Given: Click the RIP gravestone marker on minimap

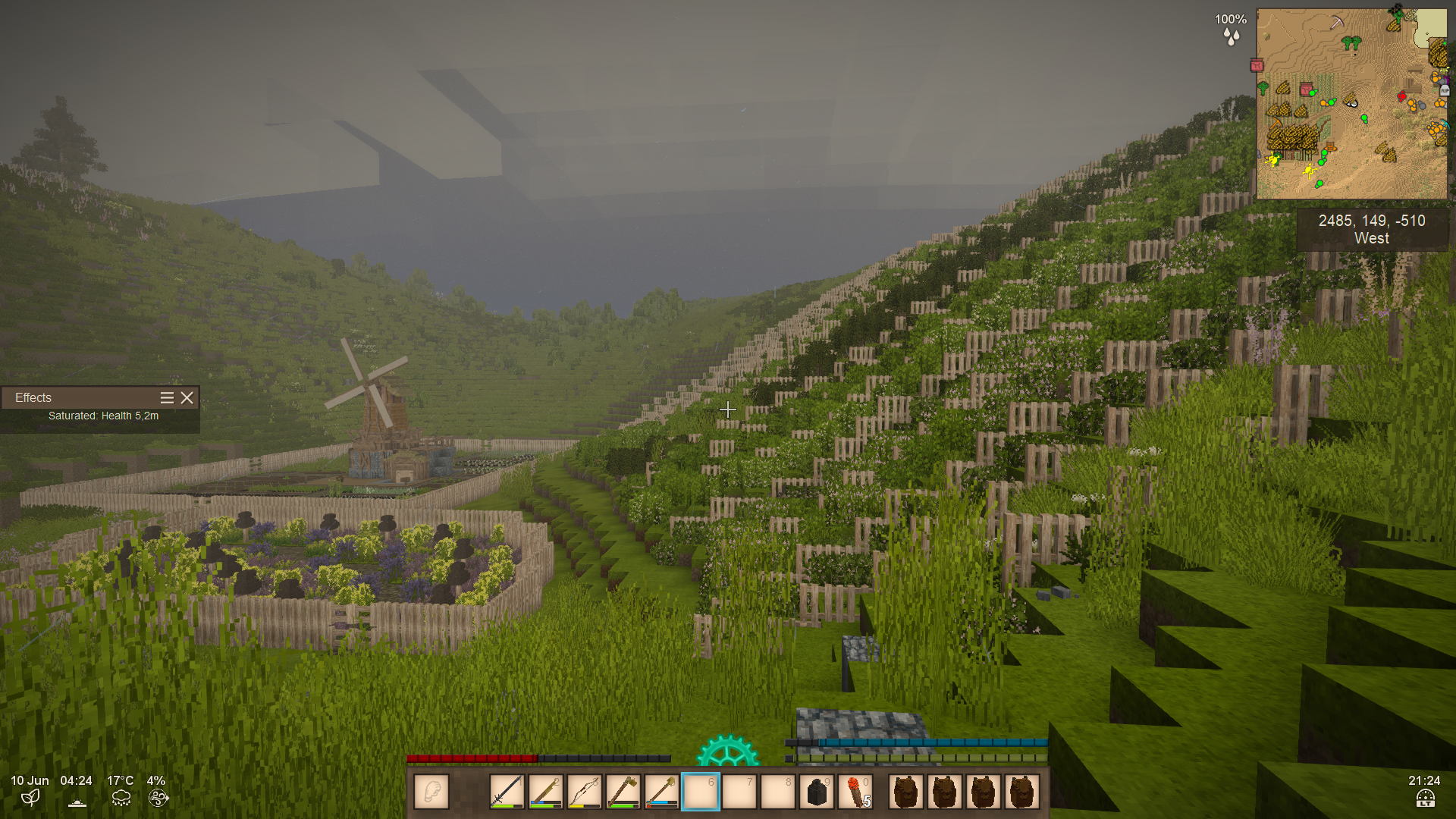Looking at the screenshot, I should pyautogui.click(x=1445, y=90).
